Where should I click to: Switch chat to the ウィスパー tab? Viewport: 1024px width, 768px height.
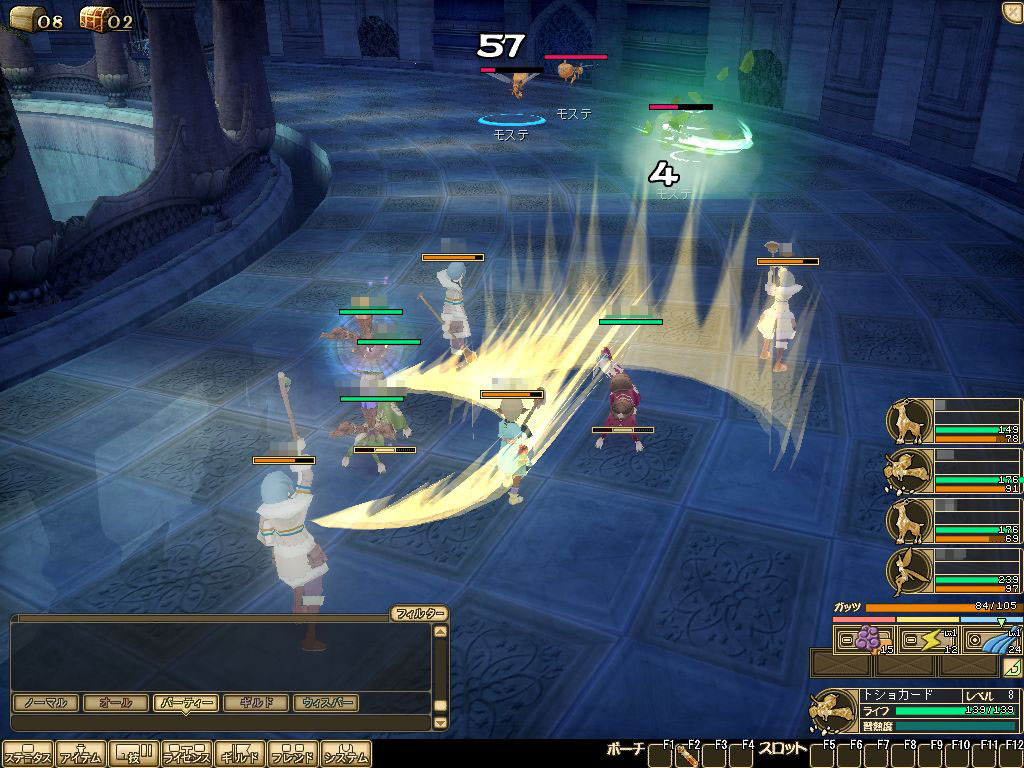pos(327,703)
